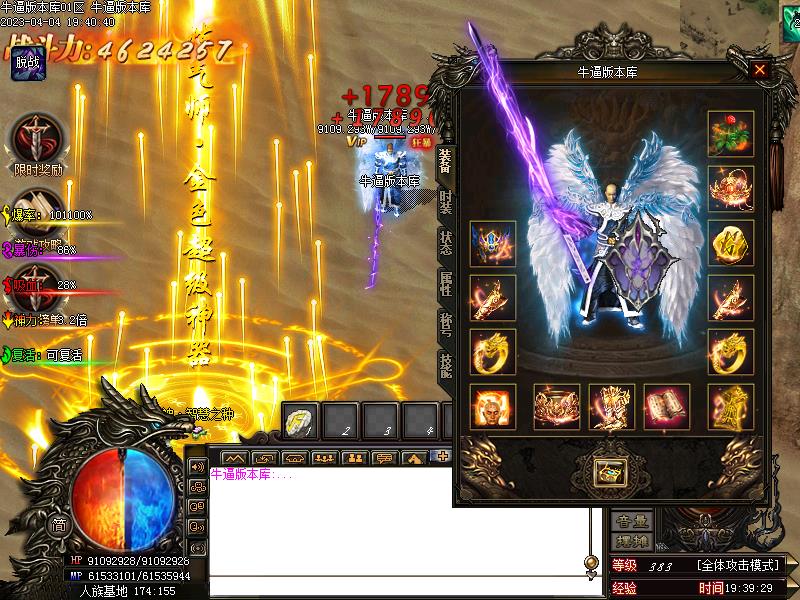Click the speech bubble chat channel button
Viewport: 800px width, 600px height.
384,459
